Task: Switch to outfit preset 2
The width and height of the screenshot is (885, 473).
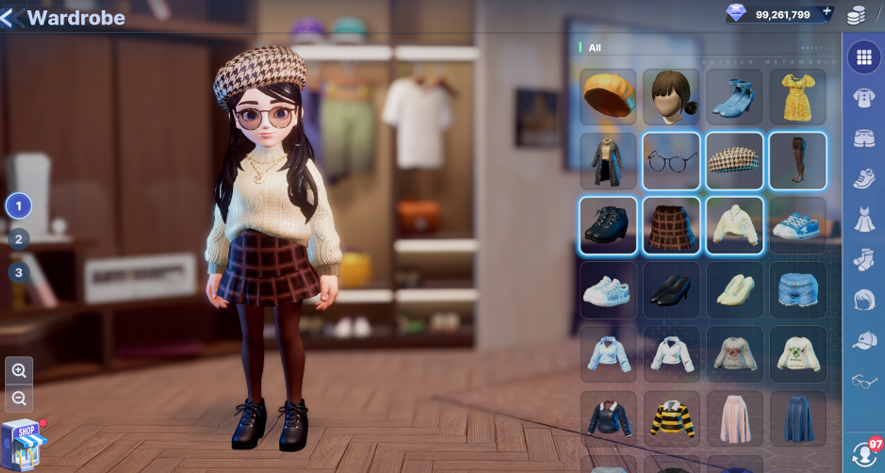Action: coord(18,239)
